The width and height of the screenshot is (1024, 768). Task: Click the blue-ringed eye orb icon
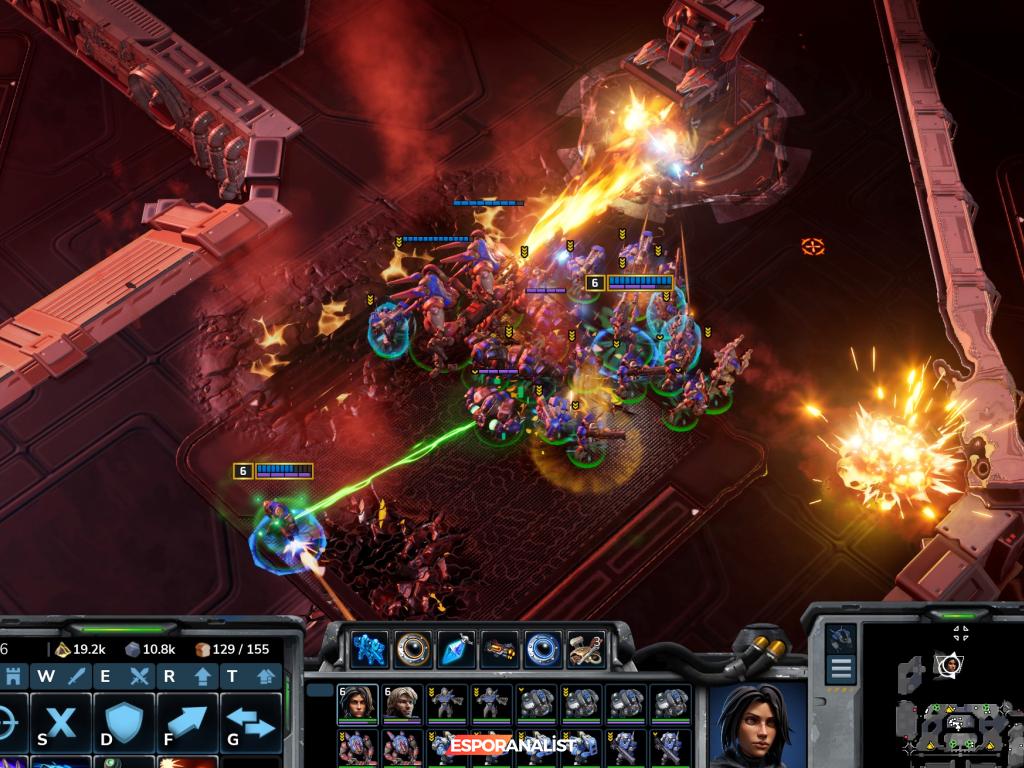543,649
